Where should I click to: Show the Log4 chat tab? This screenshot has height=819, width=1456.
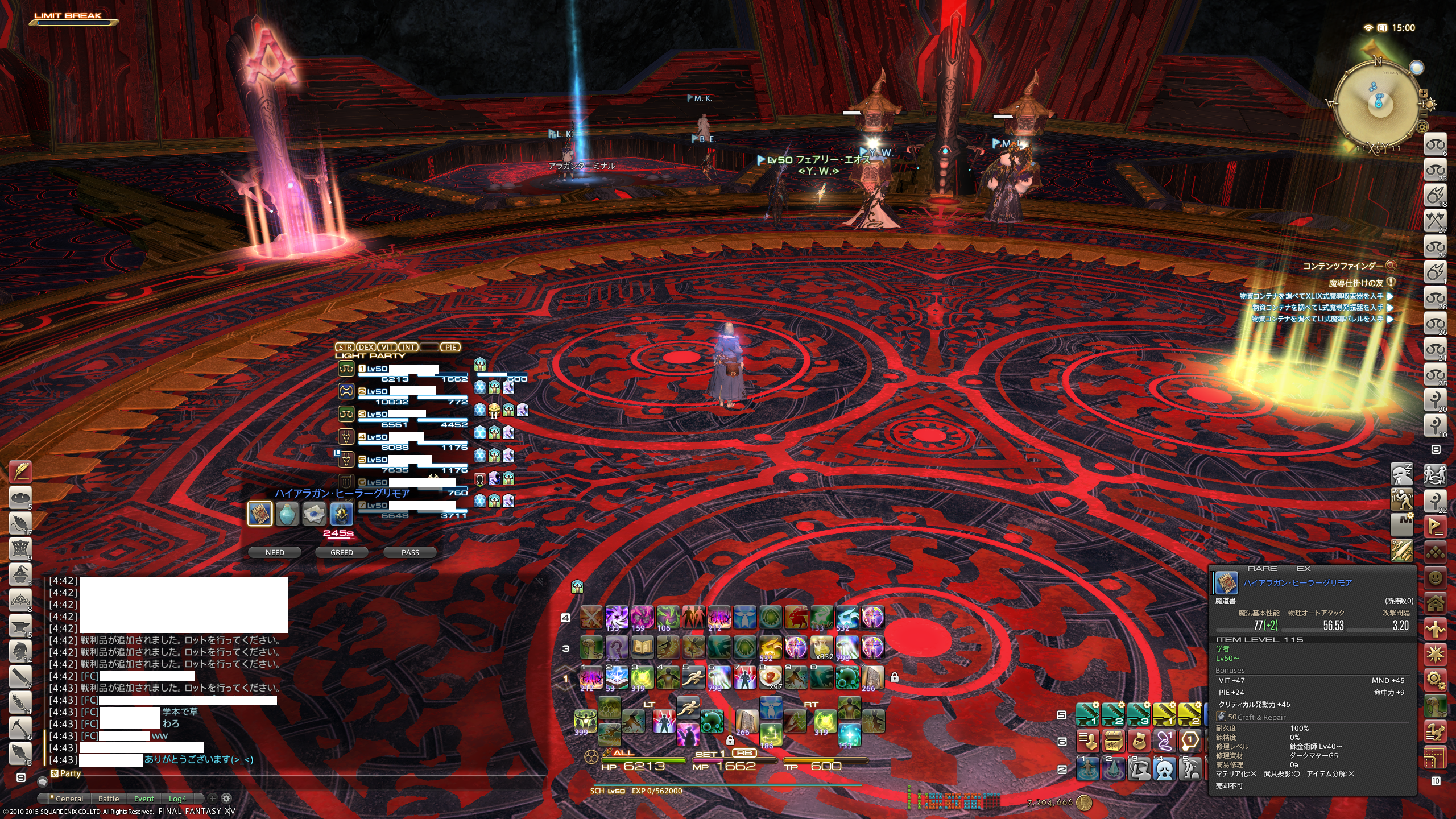click(x=177, y=799)
